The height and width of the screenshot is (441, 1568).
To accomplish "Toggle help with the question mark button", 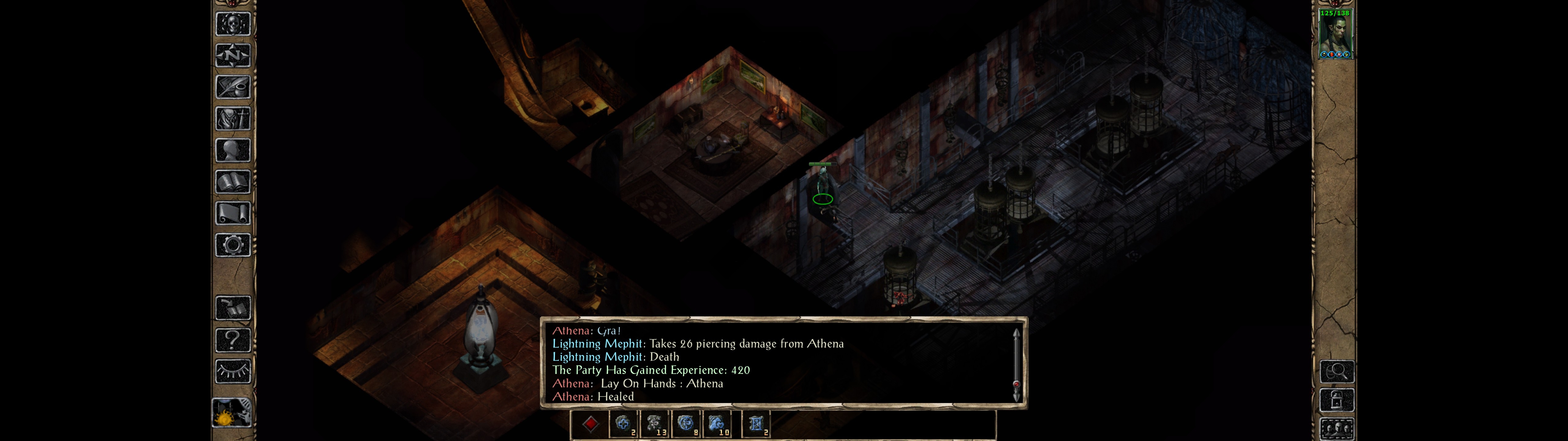I will tap(232, 340).
